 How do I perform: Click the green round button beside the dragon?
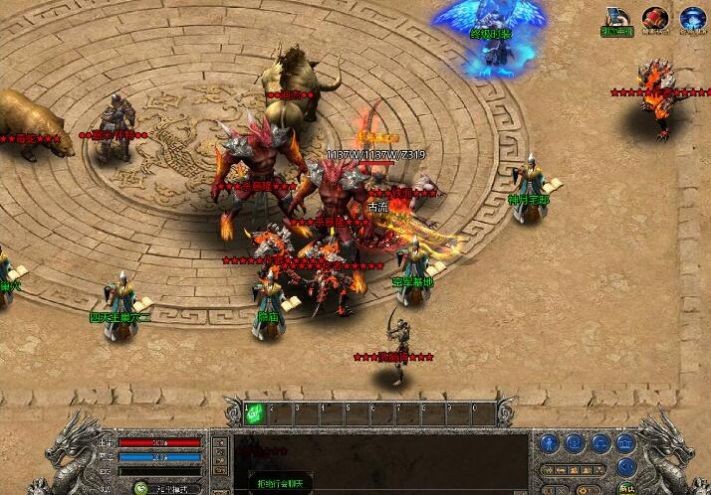tap(627, 487)
